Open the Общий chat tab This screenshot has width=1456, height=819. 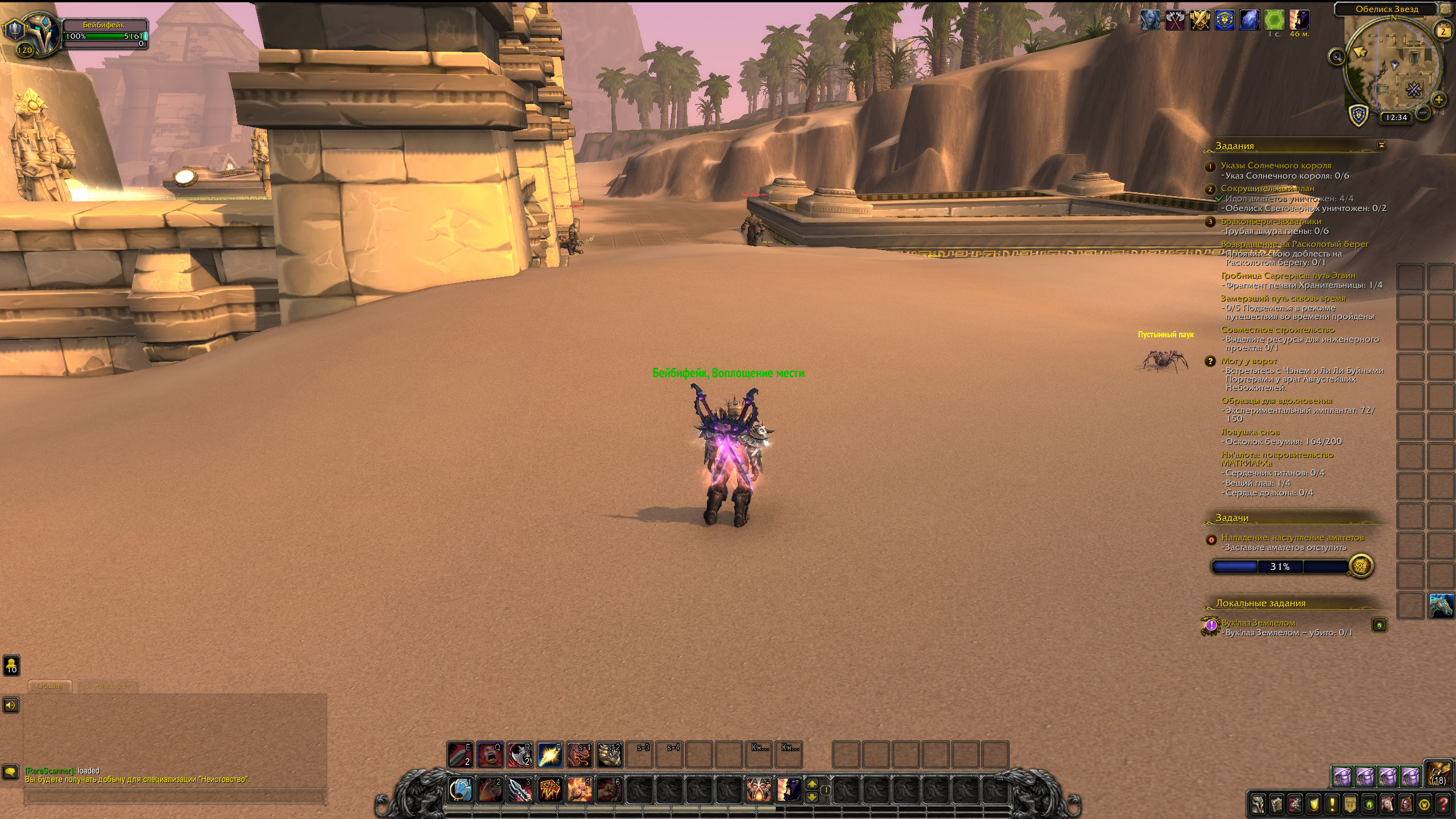(49, 686)
